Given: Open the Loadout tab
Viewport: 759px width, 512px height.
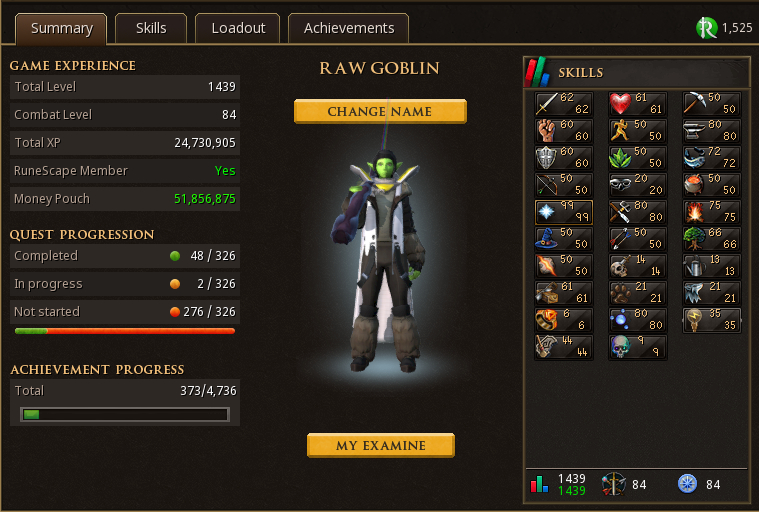Looking at the screenshot, I should (238, 28).
